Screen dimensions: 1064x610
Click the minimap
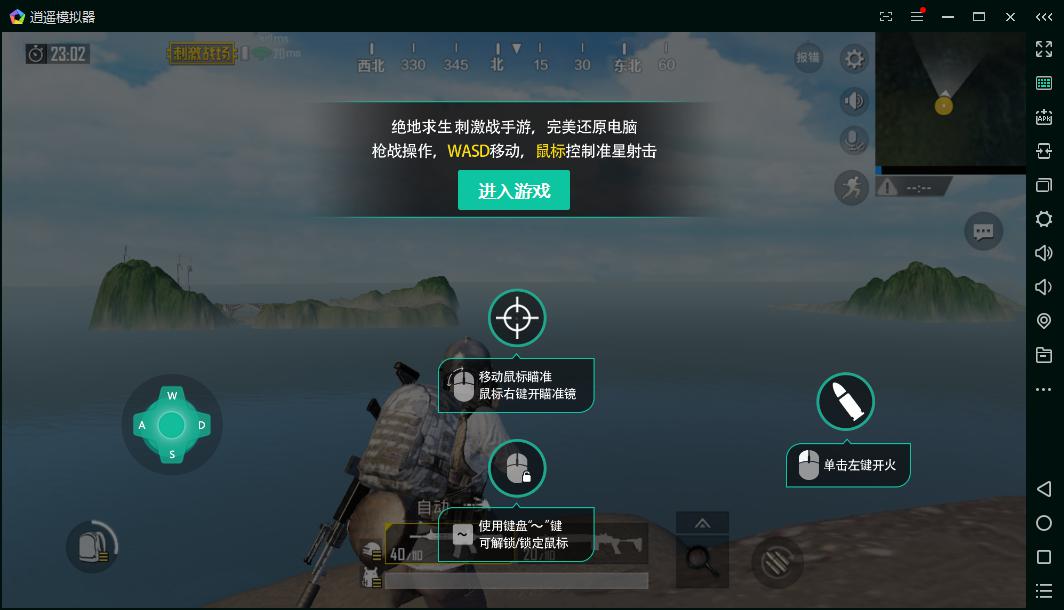950,100
